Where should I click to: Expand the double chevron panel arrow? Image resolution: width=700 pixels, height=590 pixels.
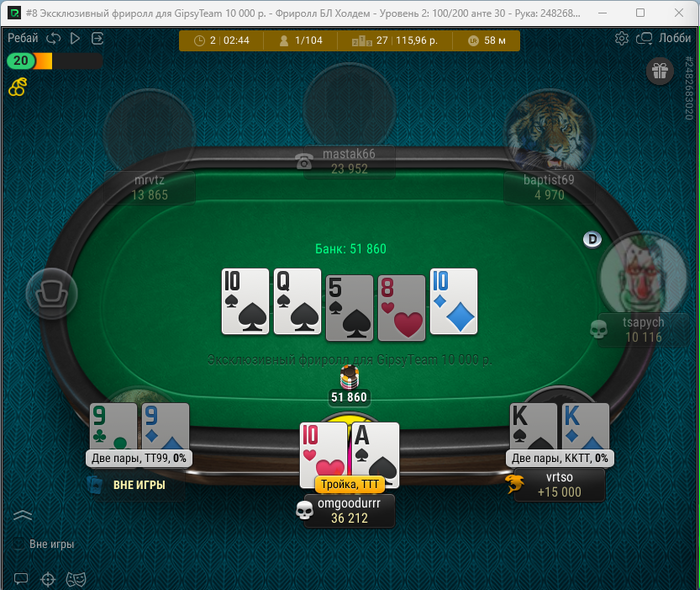(23, 516)
